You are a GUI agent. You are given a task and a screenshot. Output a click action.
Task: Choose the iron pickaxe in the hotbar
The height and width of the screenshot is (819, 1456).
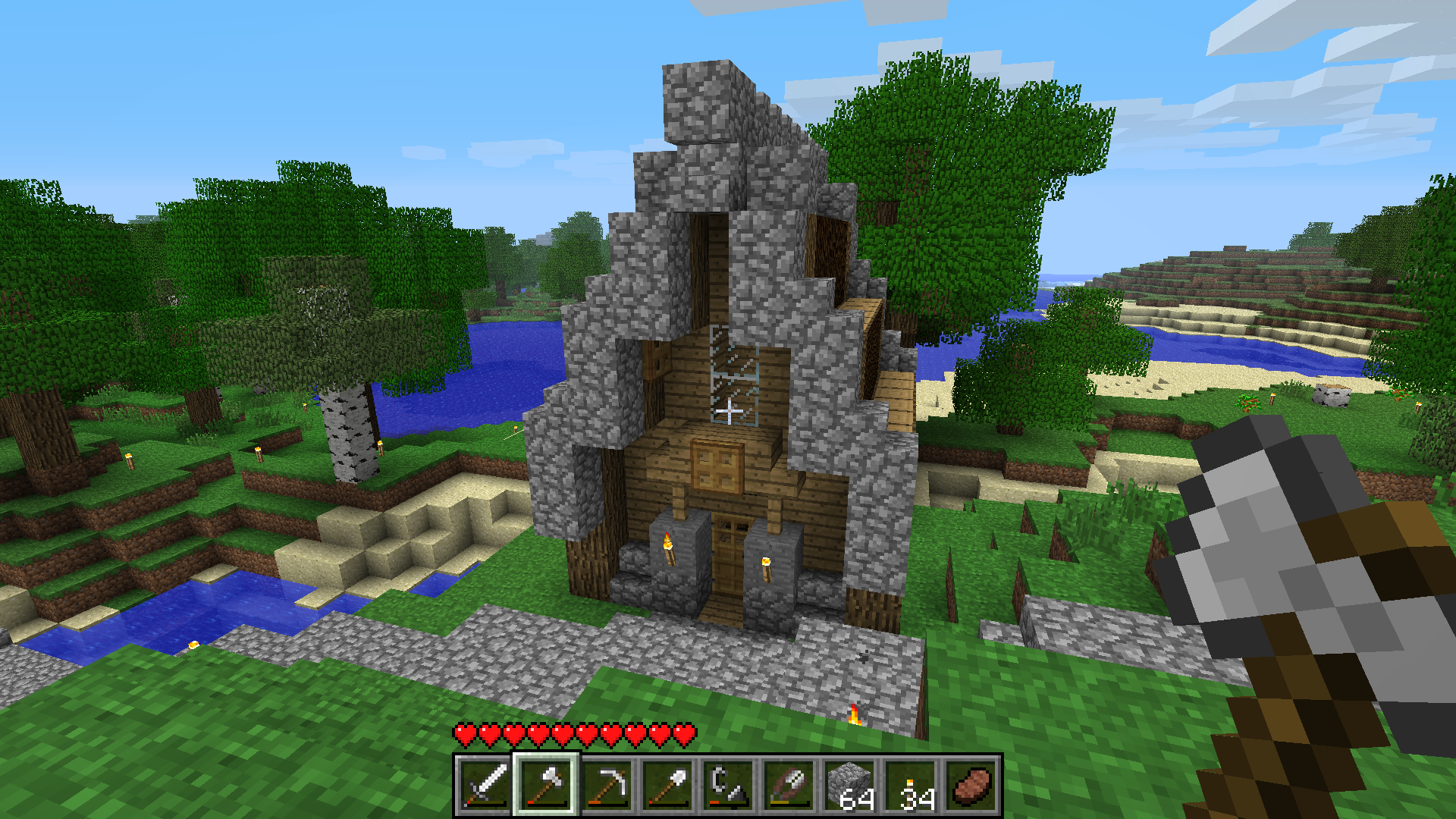tap(607, 785)
